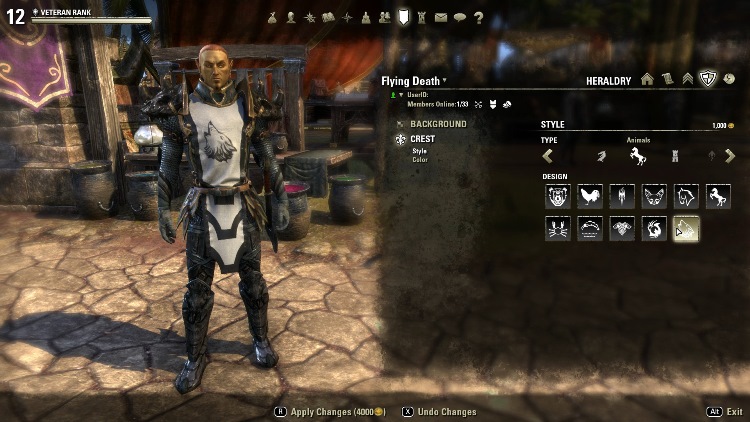Choose the cat whiskers crest design

pos(558,229)
